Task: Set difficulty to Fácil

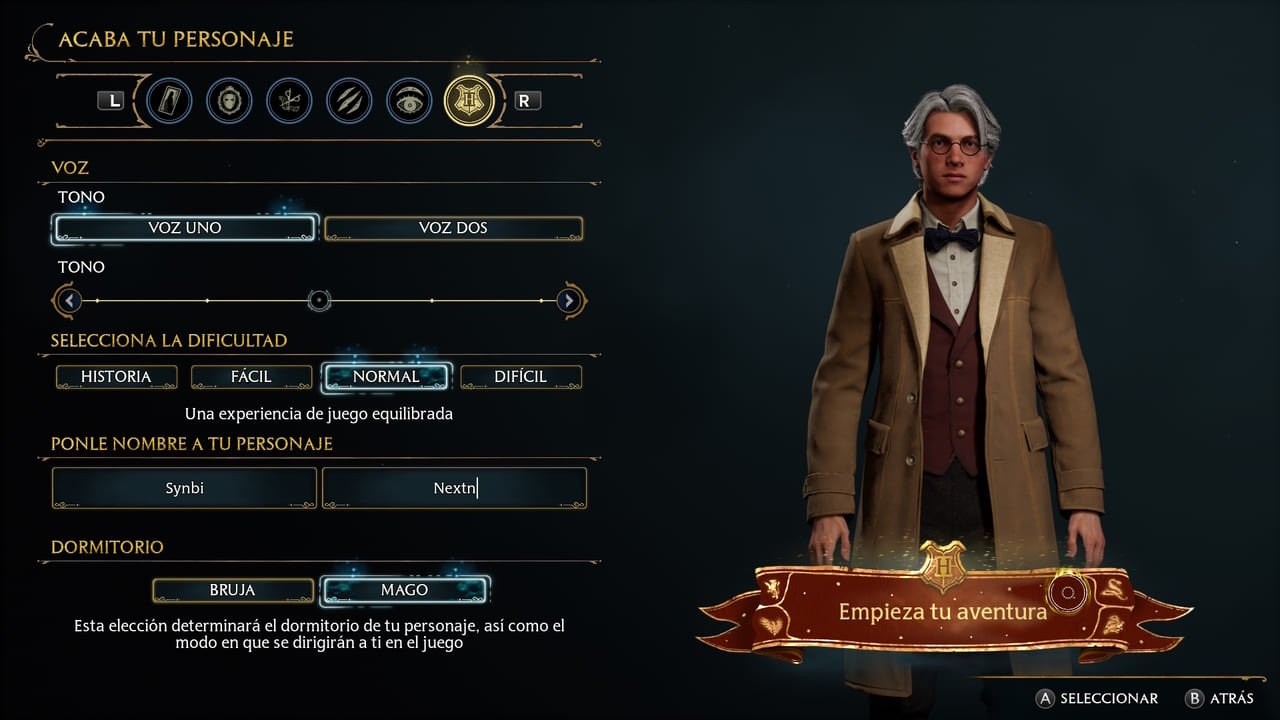Action: 252,377
